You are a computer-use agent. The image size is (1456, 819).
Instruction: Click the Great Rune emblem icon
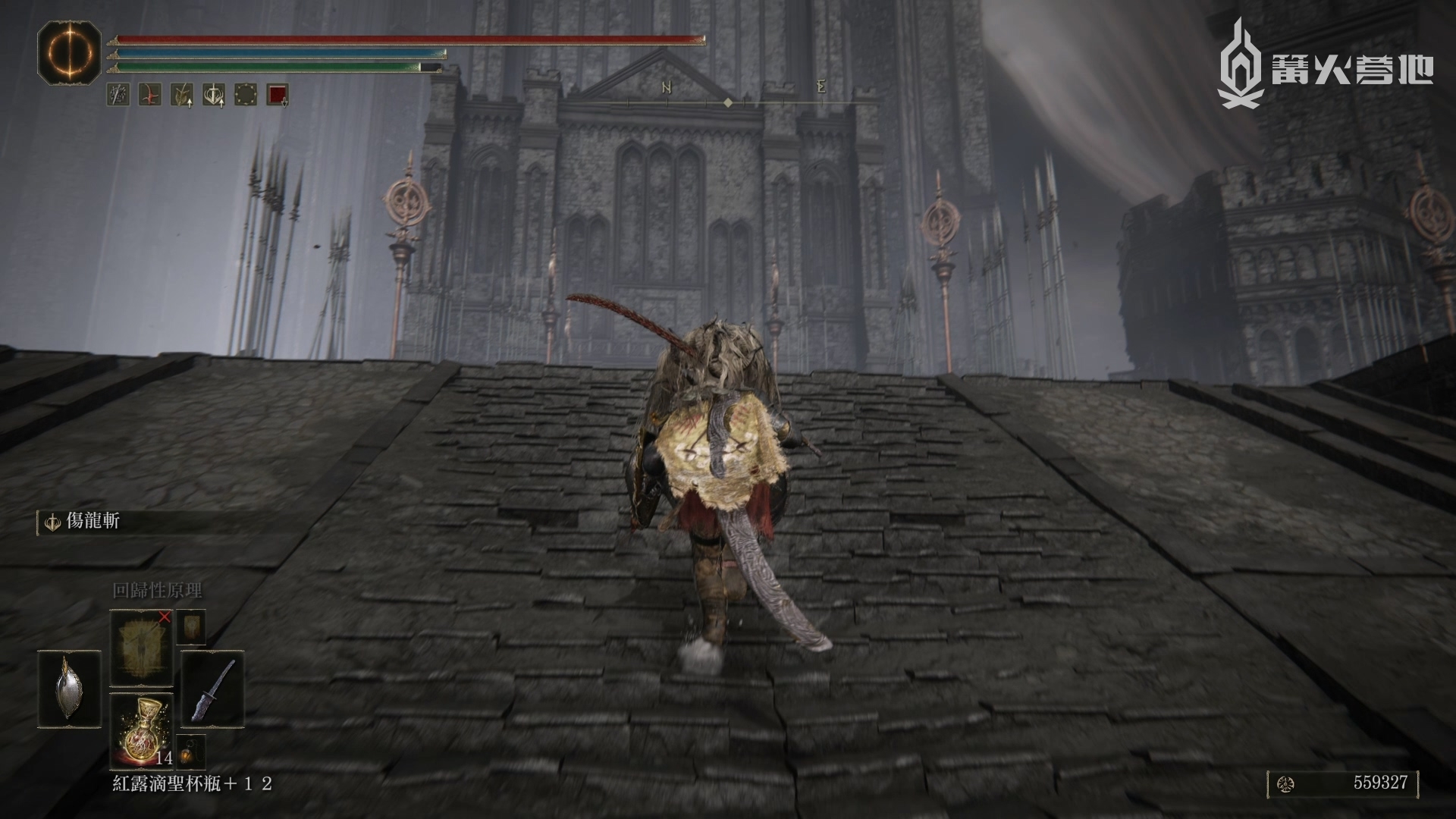[x=70, y=52]
